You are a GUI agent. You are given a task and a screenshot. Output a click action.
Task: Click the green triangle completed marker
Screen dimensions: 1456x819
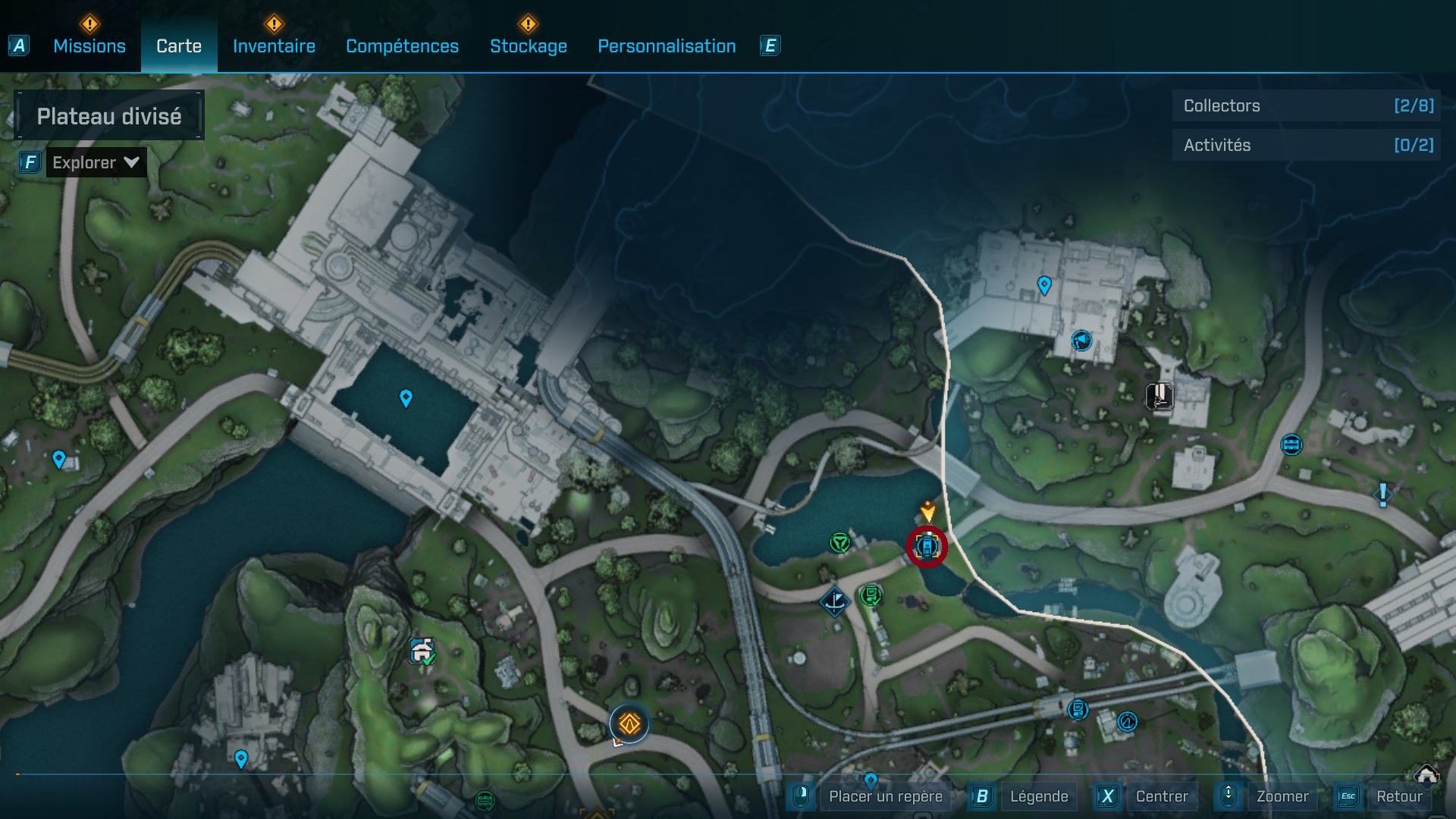pos(839,542)
